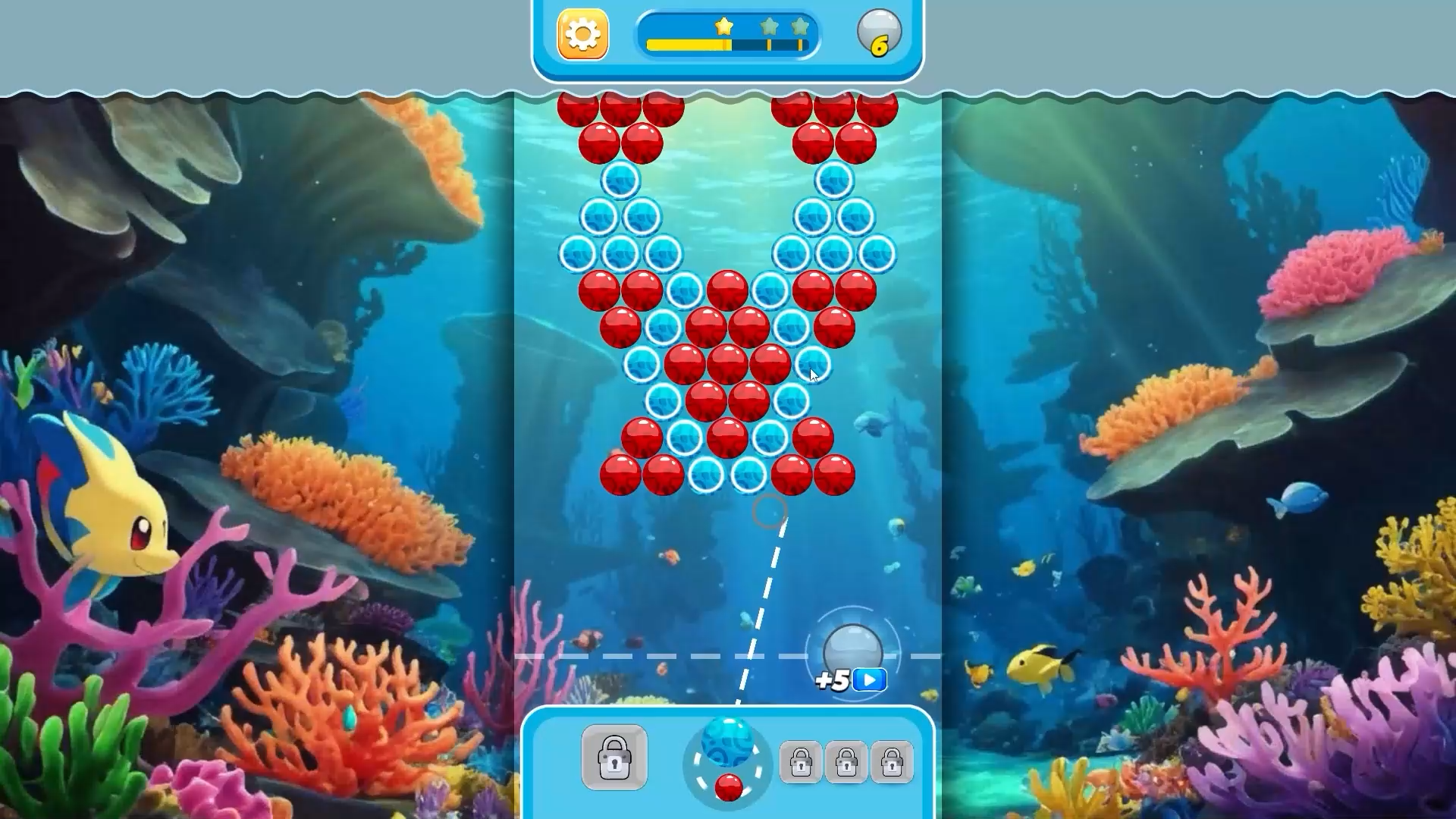Click the yellow level progress bar
The width and height of the screenshot is (1456, 819).
tap(690, 43)
